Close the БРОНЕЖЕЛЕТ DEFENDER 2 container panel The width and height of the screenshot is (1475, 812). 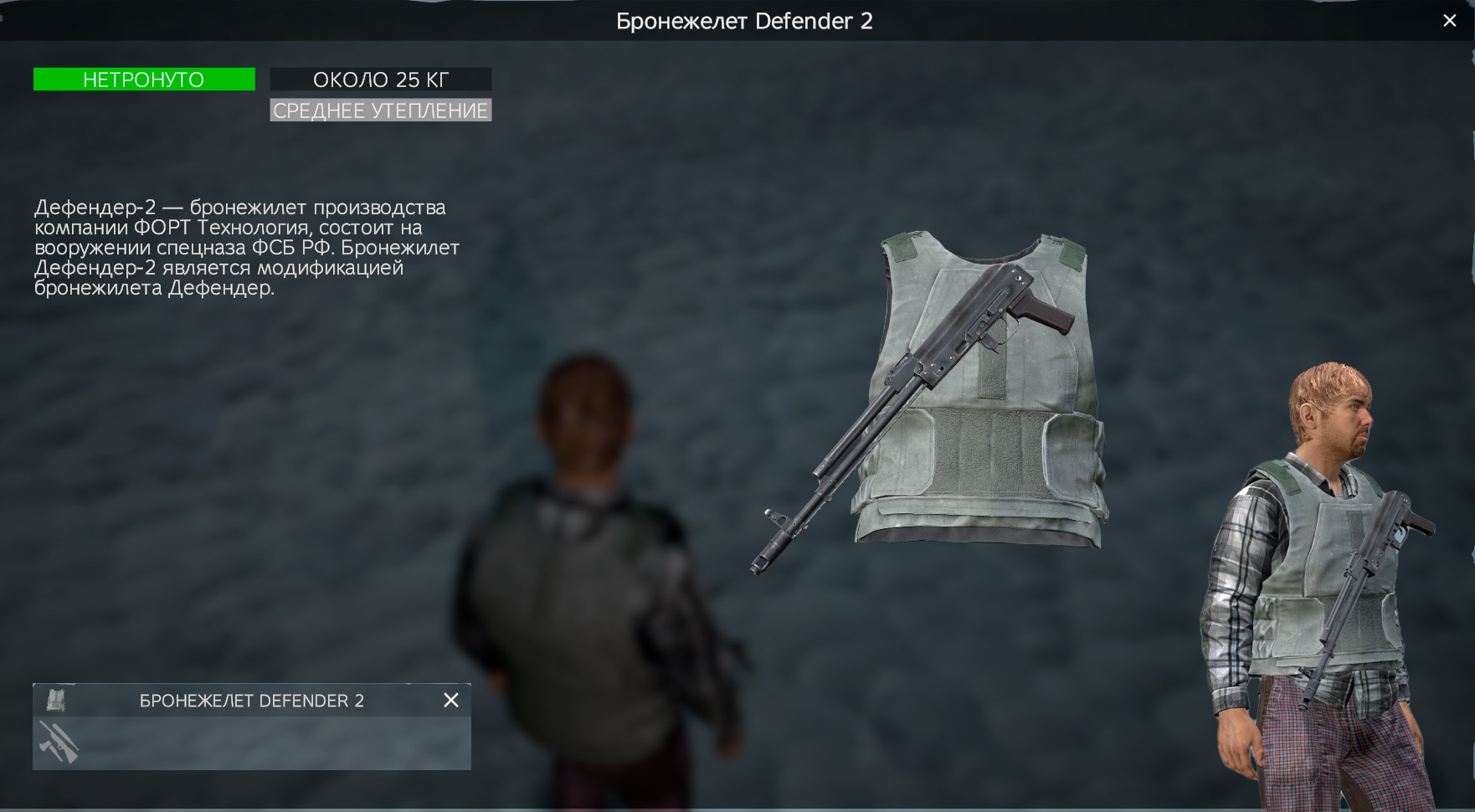(451, 701)
